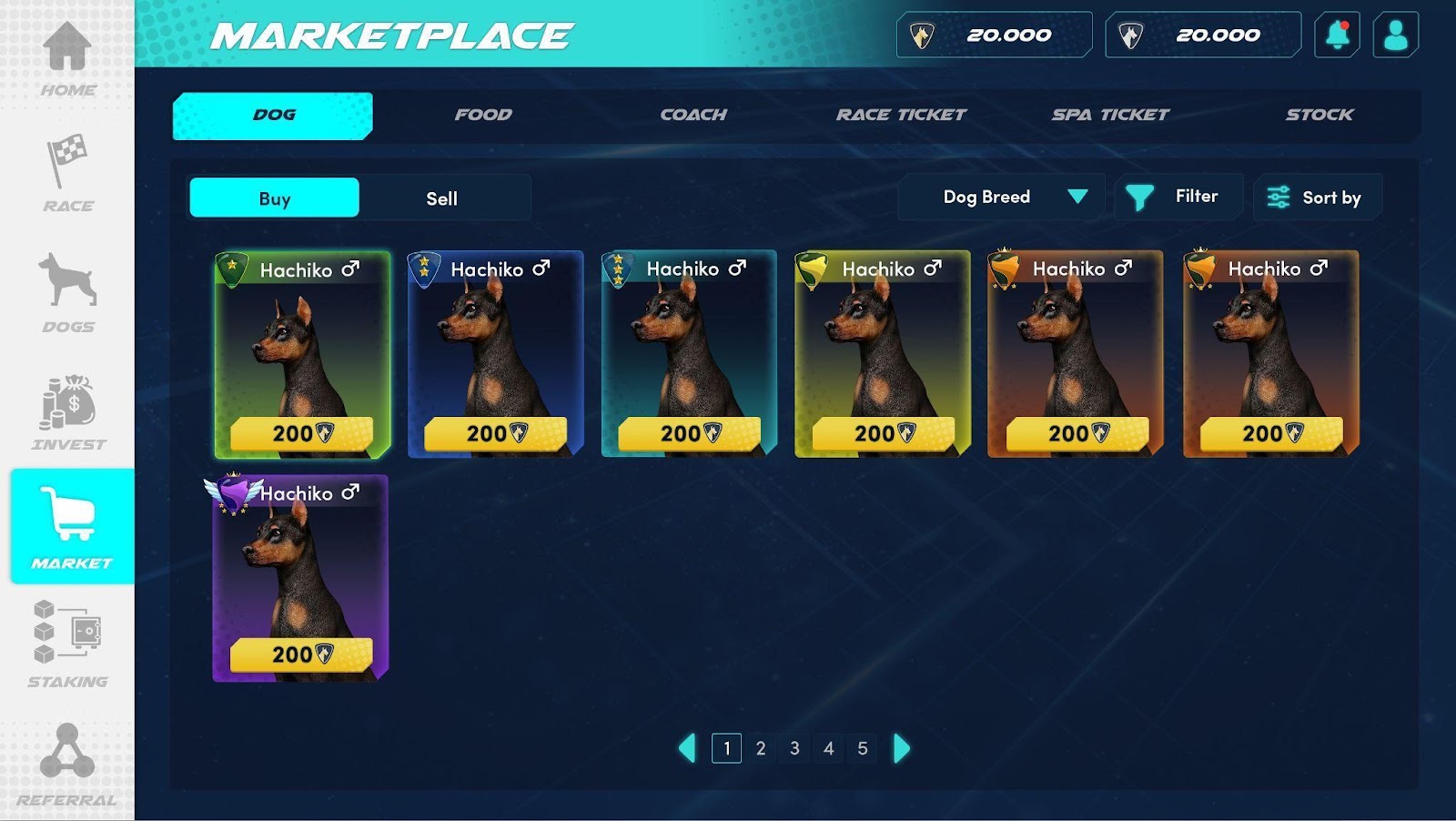Switch to the Food tab
This screenshot has width=1456, height=821.
coord(483,115)
